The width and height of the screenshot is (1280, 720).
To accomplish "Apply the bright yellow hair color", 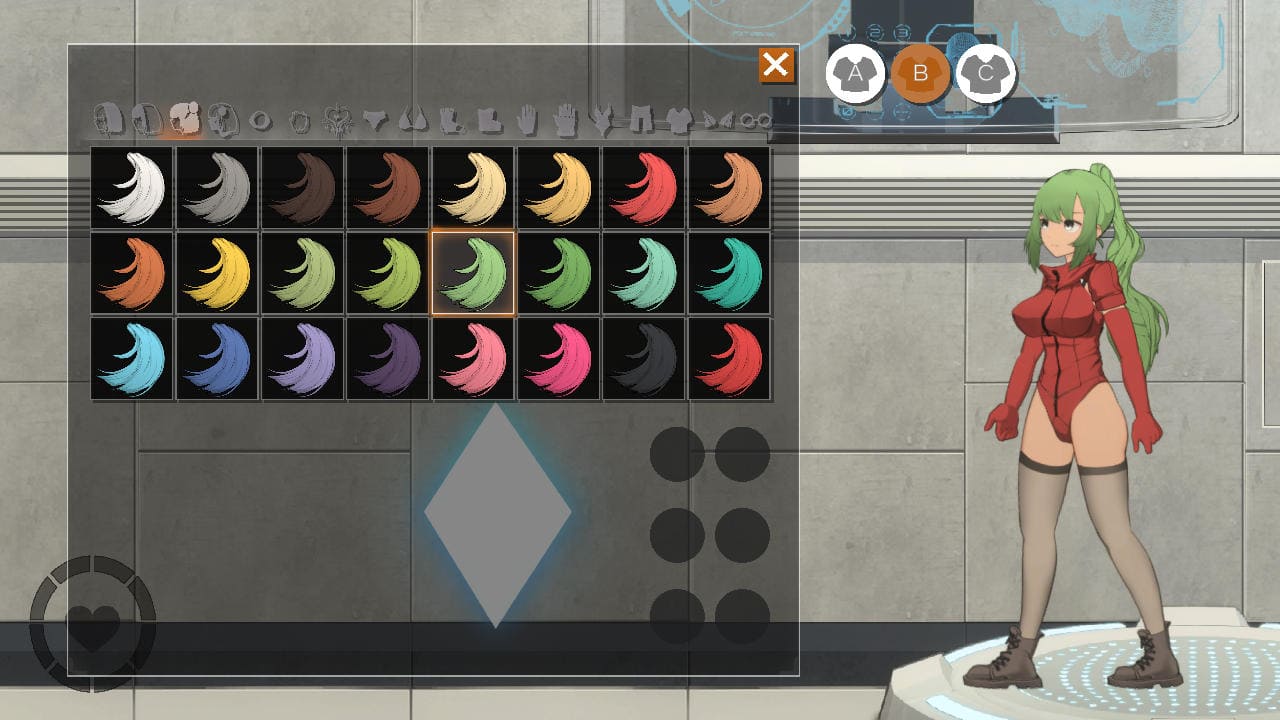I will tap(218, 273).
